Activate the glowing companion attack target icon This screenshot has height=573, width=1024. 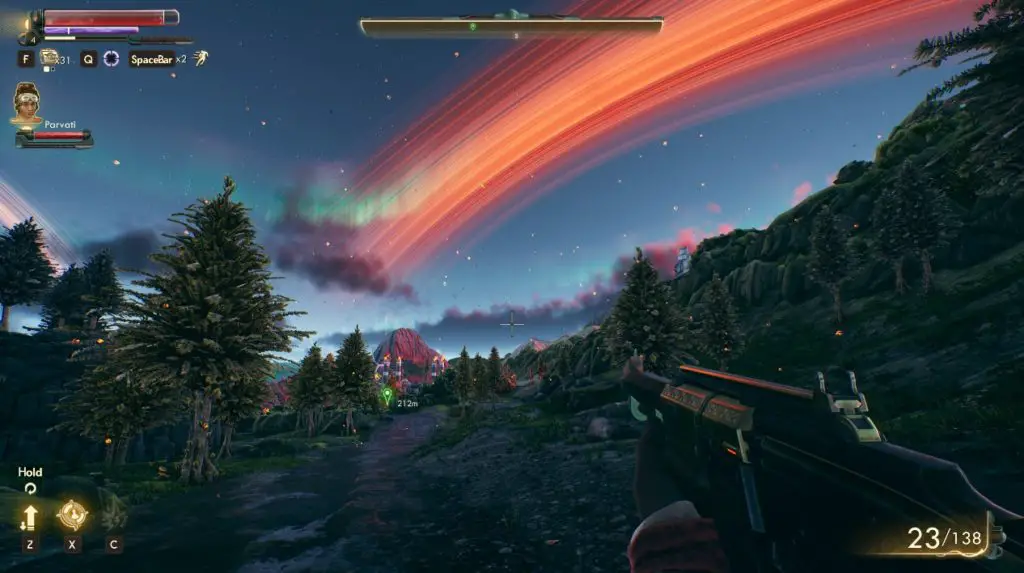tap(72, 515)
